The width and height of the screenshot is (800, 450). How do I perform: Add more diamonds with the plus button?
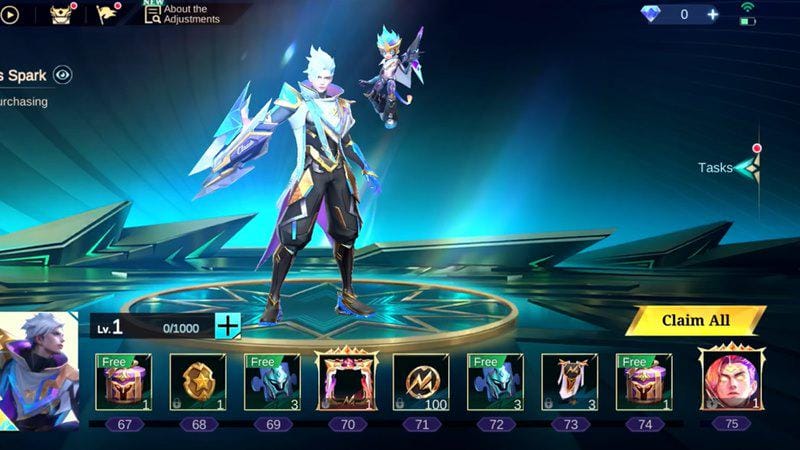[713, 14]
